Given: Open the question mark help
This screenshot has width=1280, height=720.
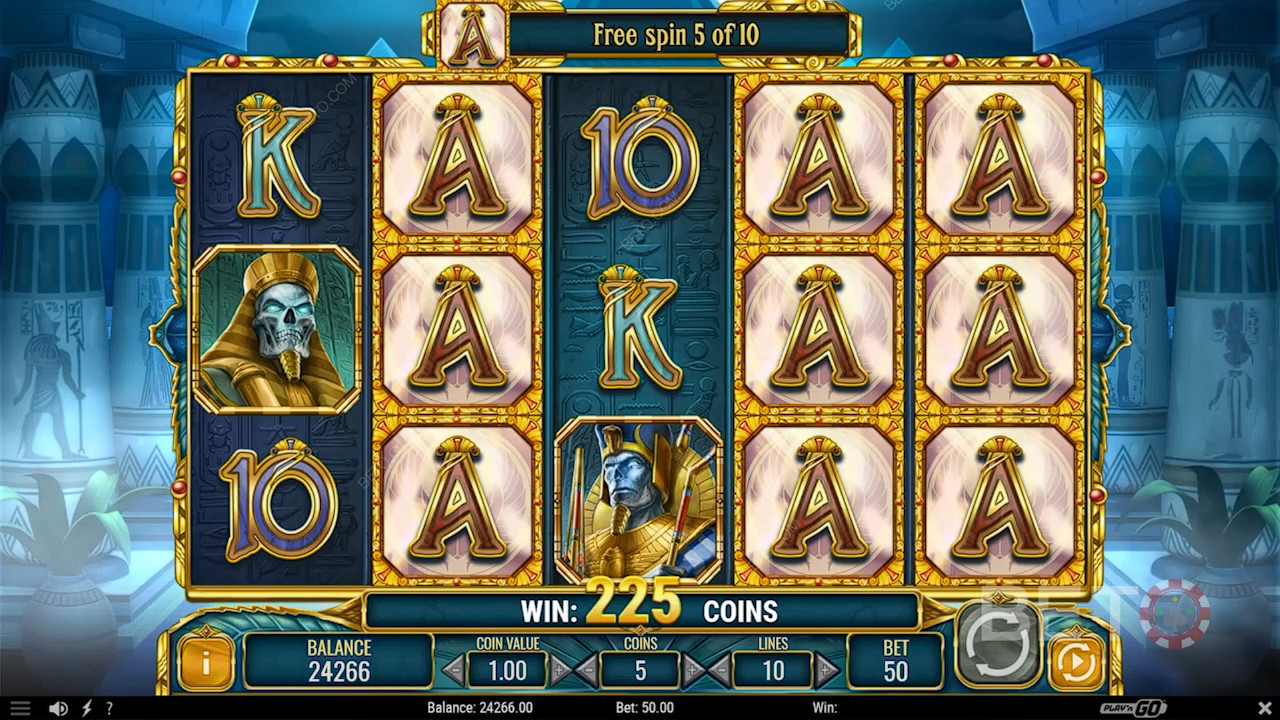Looking at the screenshot, I should click(109, 708).
